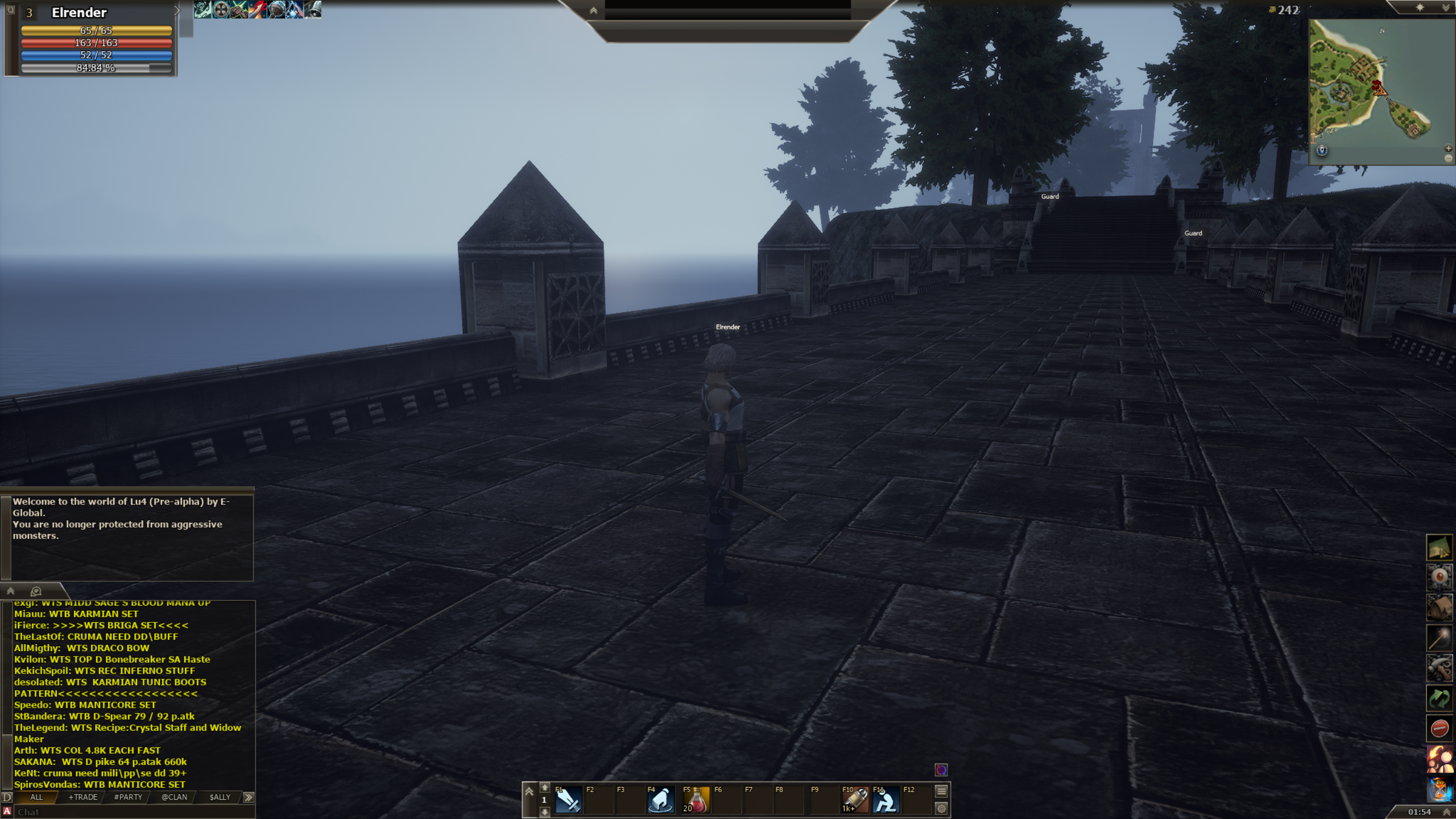Activate the sit/stand action slot
Screen dimensions: 1456x819
pyautogui.click(x=886, y=800)
